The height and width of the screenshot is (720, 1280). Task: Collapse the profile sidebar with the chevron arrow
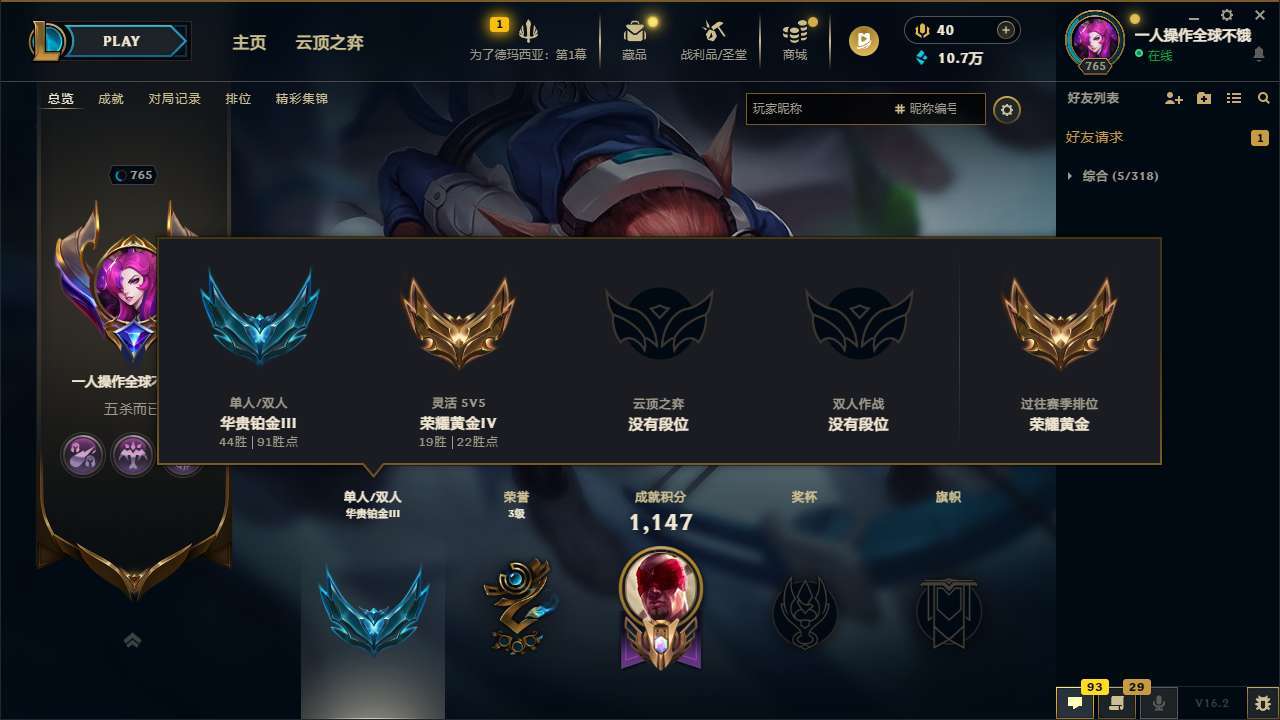[132, 640]
